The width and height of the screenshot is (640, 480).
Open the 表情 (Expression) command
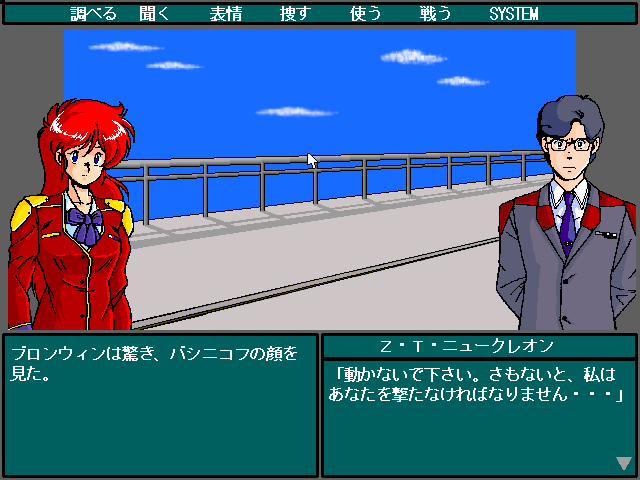(x=225, y=14)
